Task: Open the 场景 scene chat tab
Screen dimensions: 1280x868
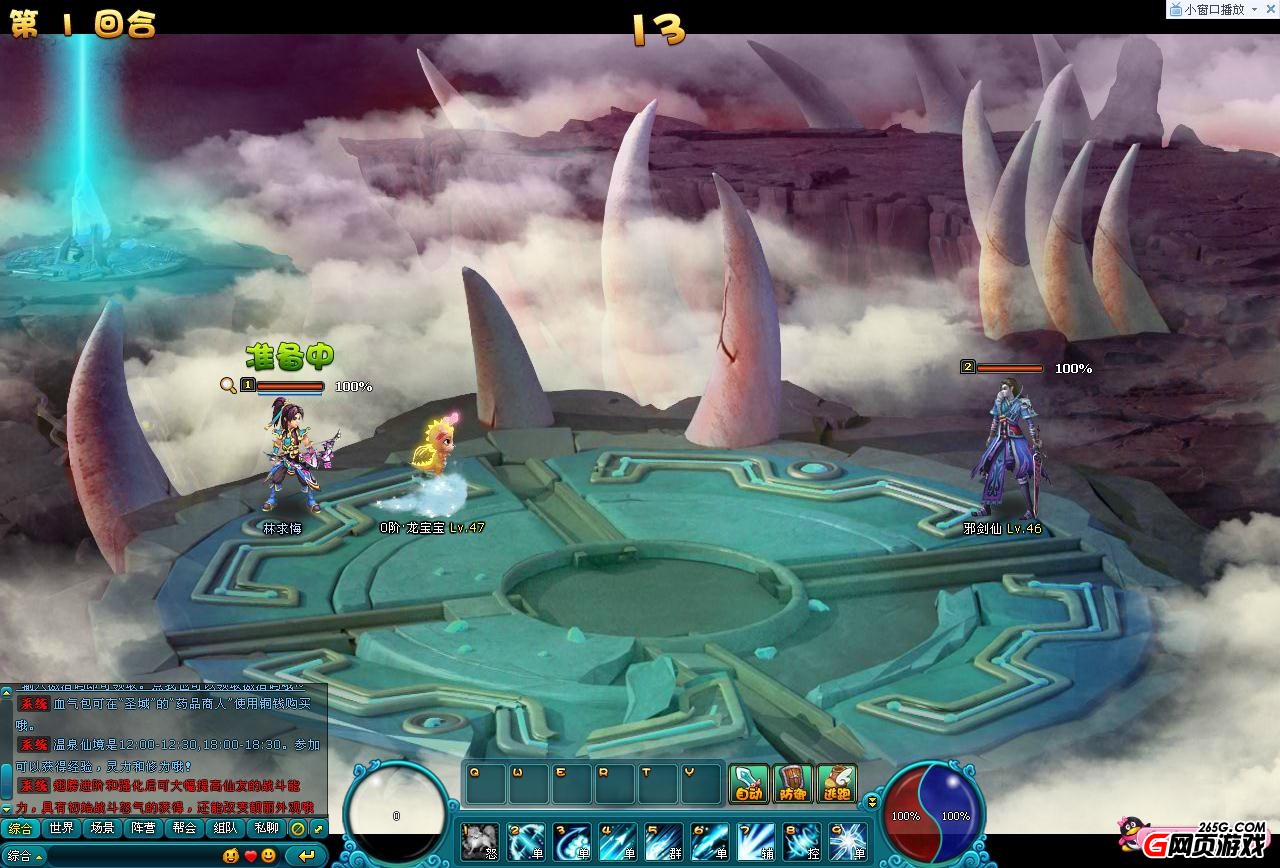Action: [x=102, y=828]
